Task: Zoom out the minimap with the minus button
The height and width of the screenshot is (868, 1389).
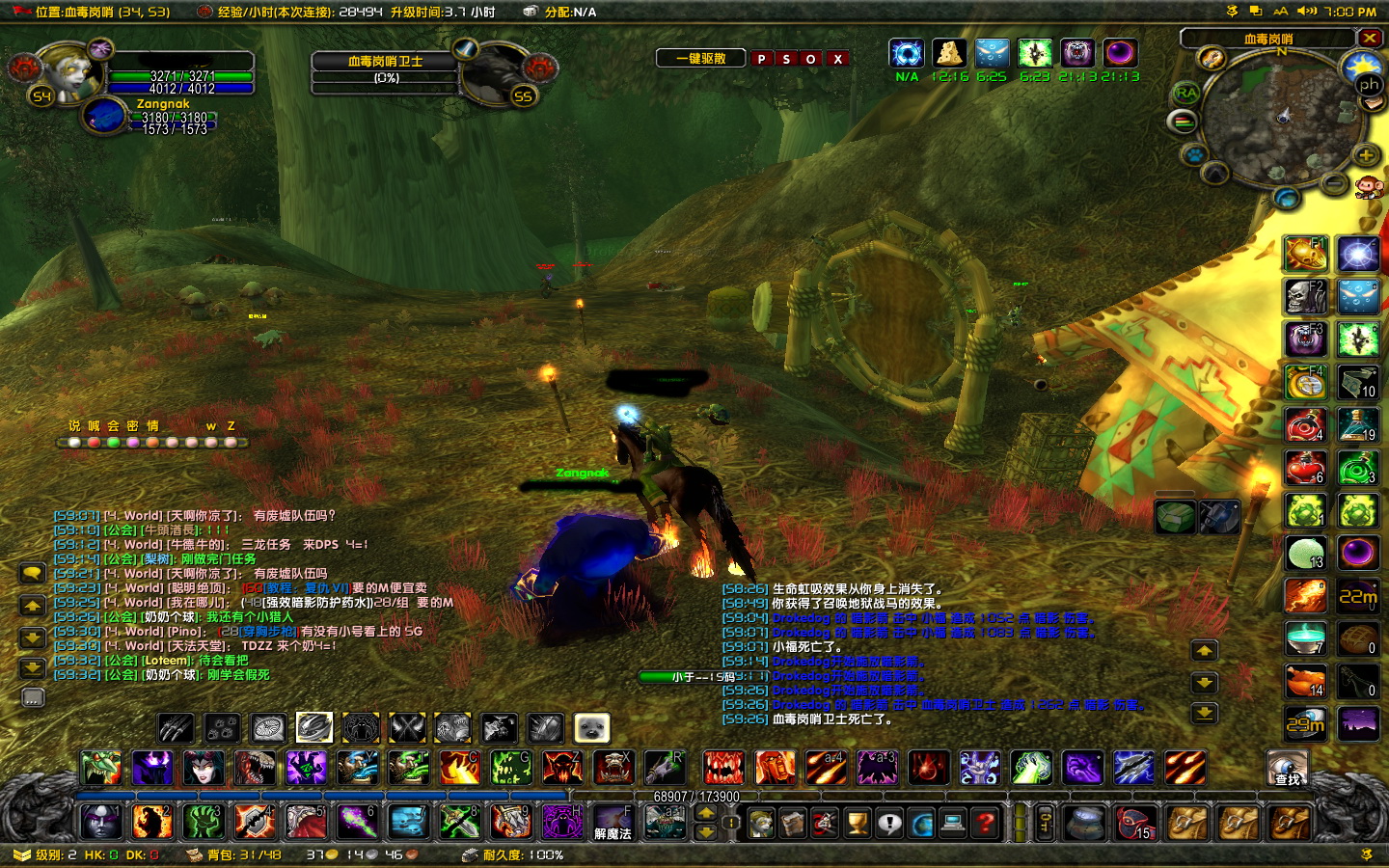Action: pos(1334,183)
